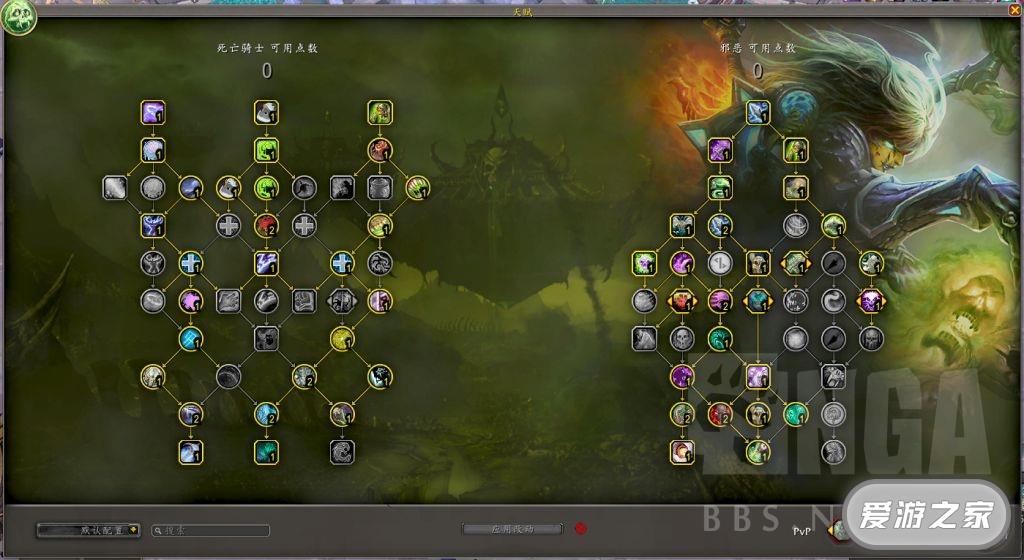
Task: Click the red reset icon beside 应用改动
Action: pyautogui.click(x=580, y=529)
